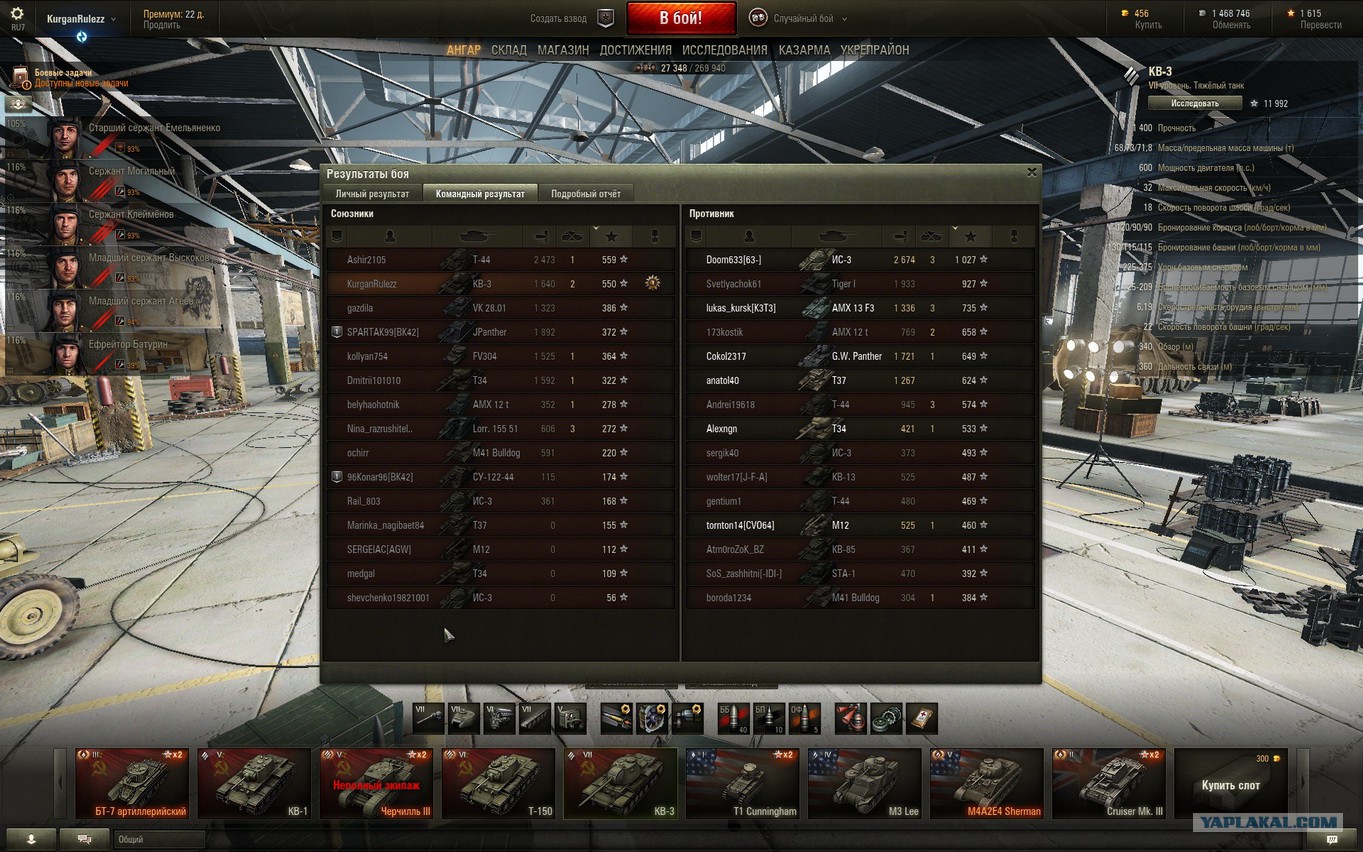Screen dimensions: 1363x852
Task: Click the Исследовать button for КВ-3
Action: [1195, 103]
